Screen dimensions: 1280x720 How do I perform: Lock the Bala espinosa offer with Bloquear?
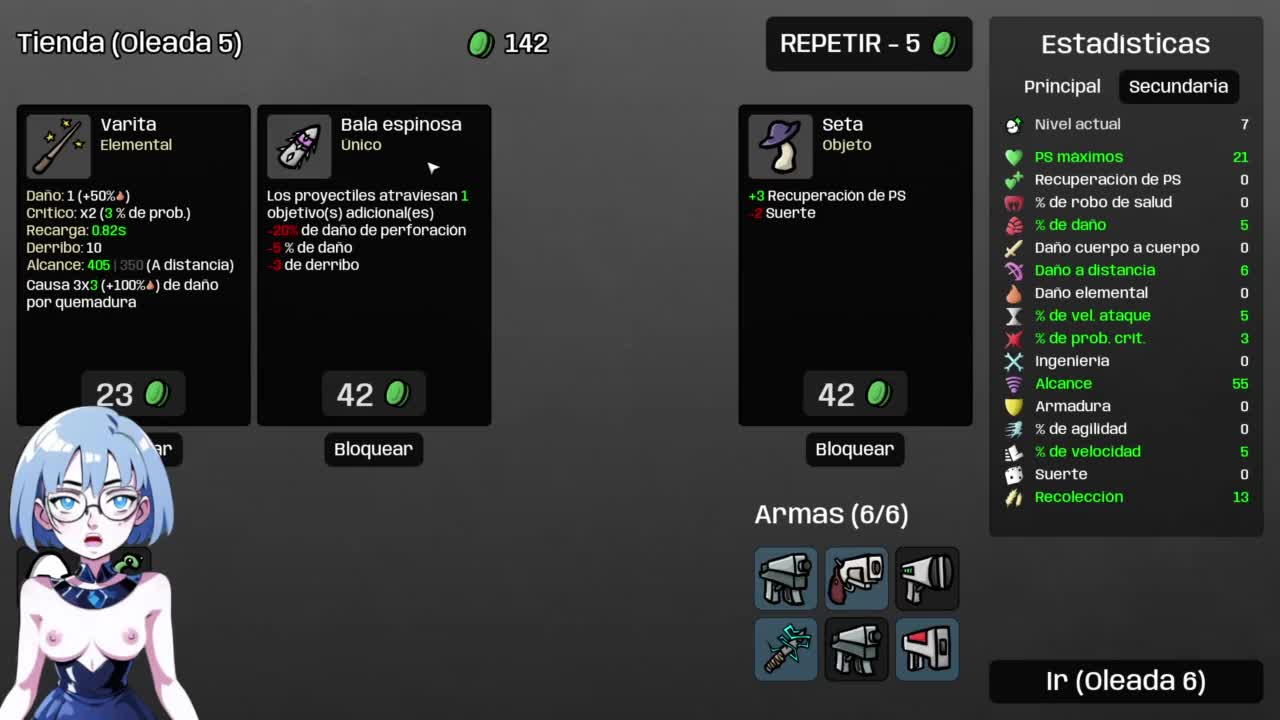(373, 449)
